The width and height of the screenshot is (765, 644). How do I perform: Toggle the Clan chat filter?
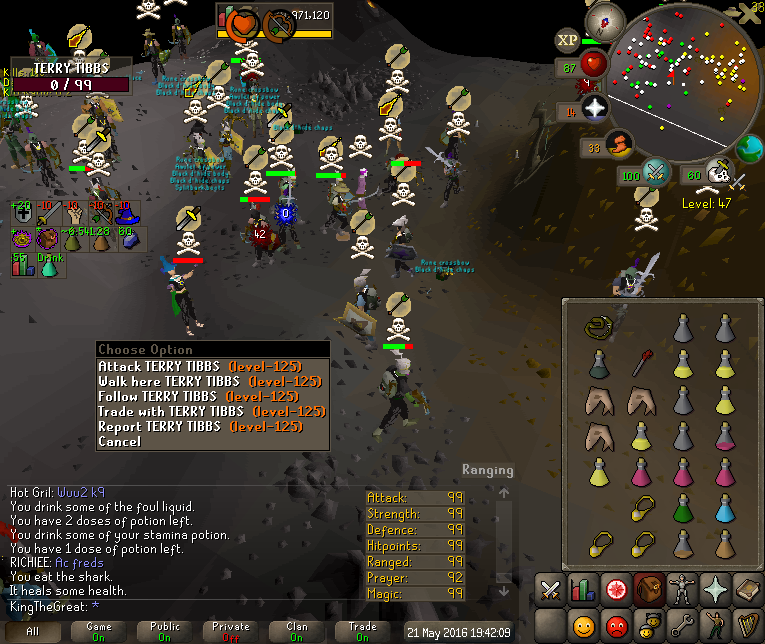coord(297,632)
